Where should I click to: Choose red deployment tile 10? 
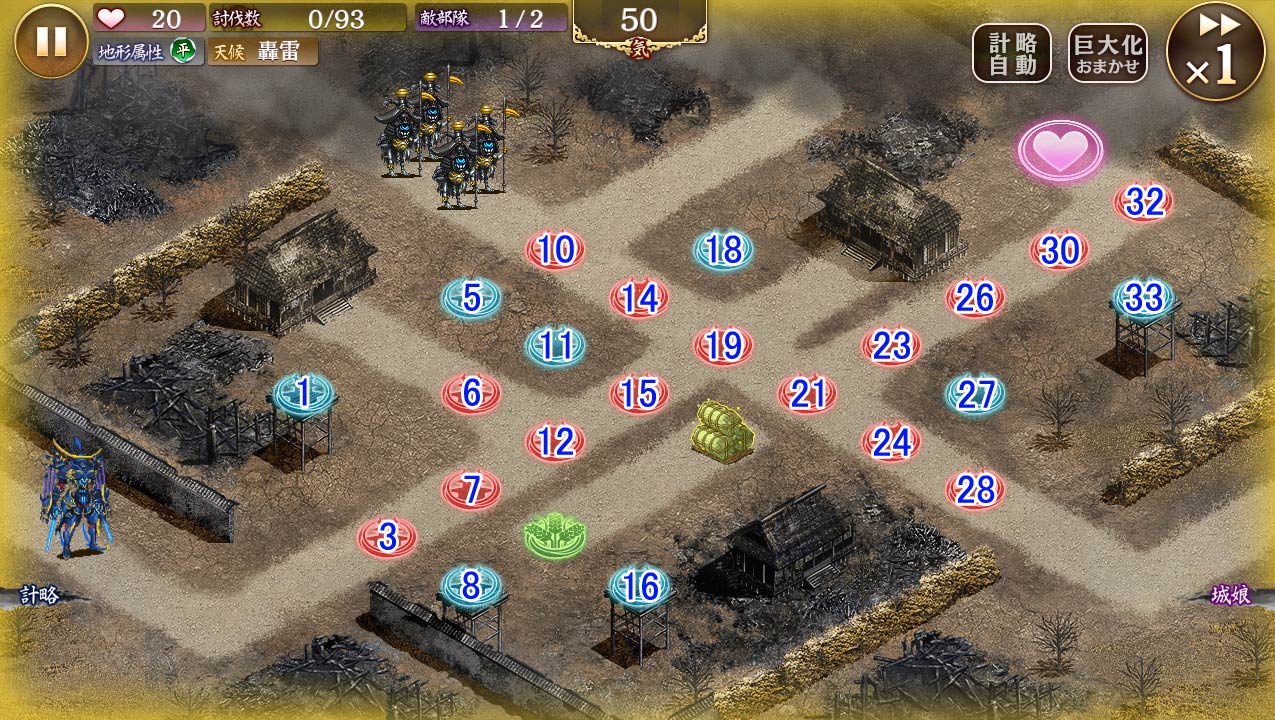click(x=555, y=250)
